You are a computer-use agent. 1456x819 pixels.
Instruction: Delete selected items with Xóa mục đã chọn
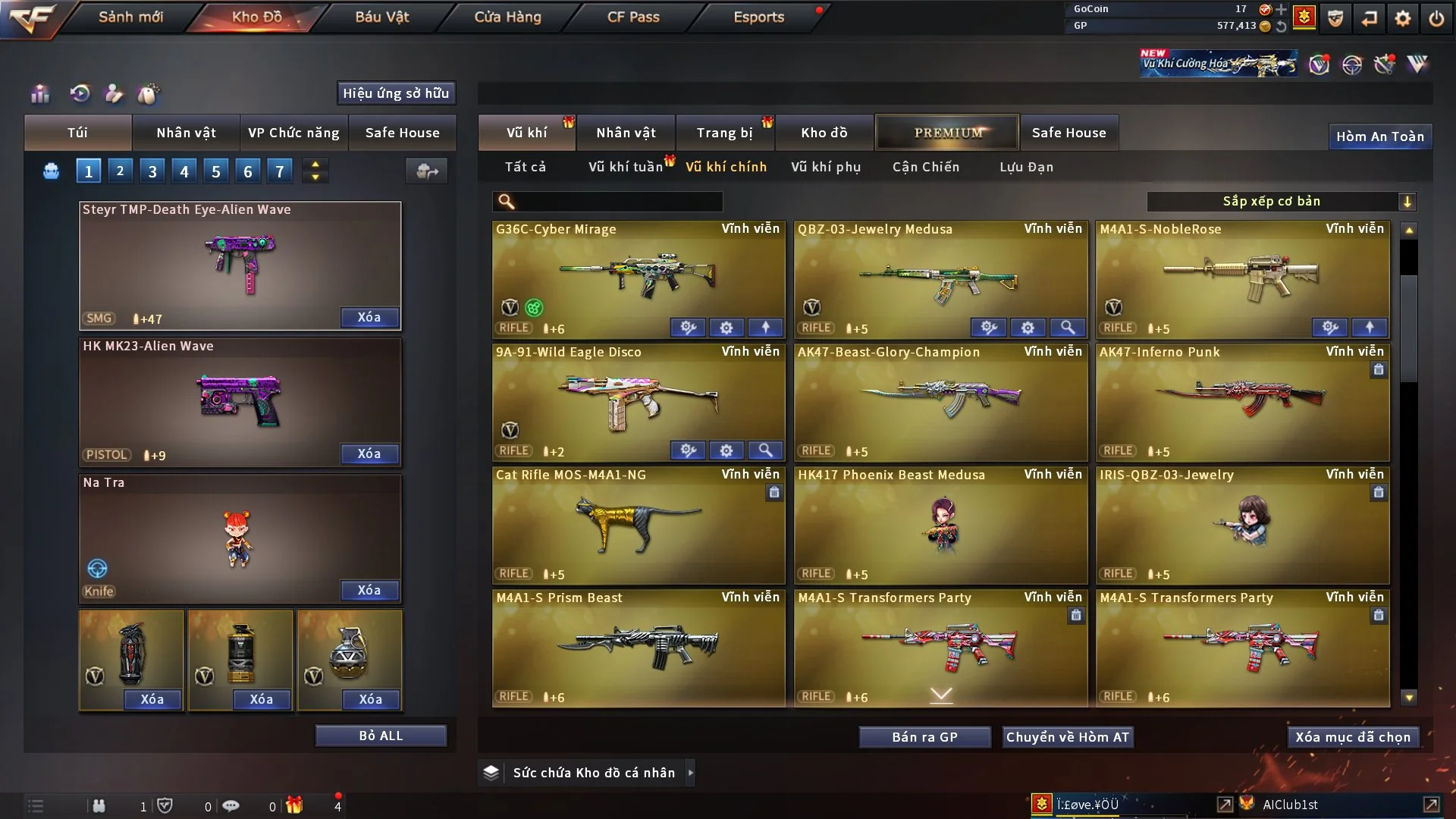pos(1353,737)
